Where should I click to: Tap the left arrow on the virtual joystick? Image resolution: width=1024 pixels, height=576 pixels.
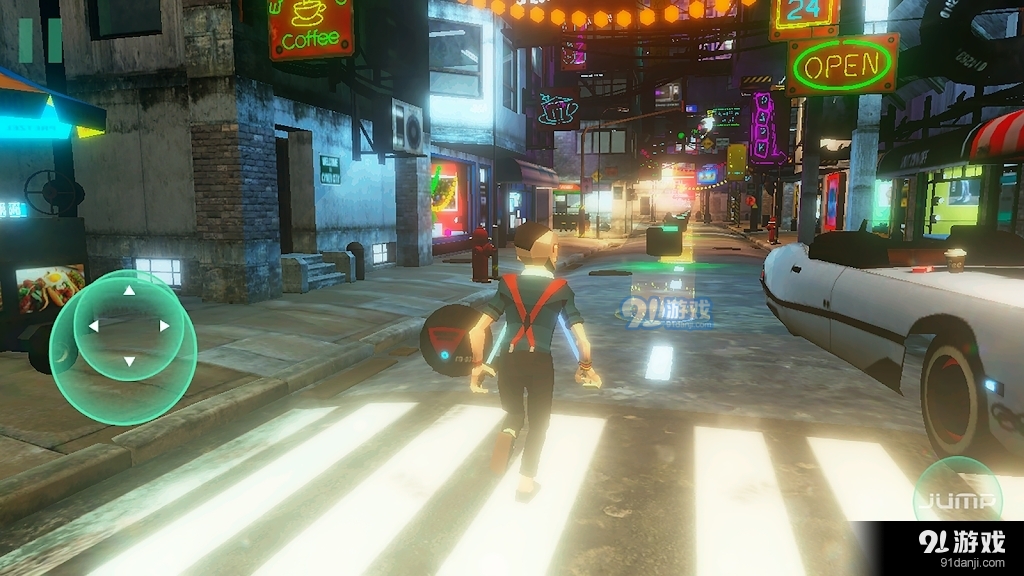pyautogui.click(x=93, y=326)
